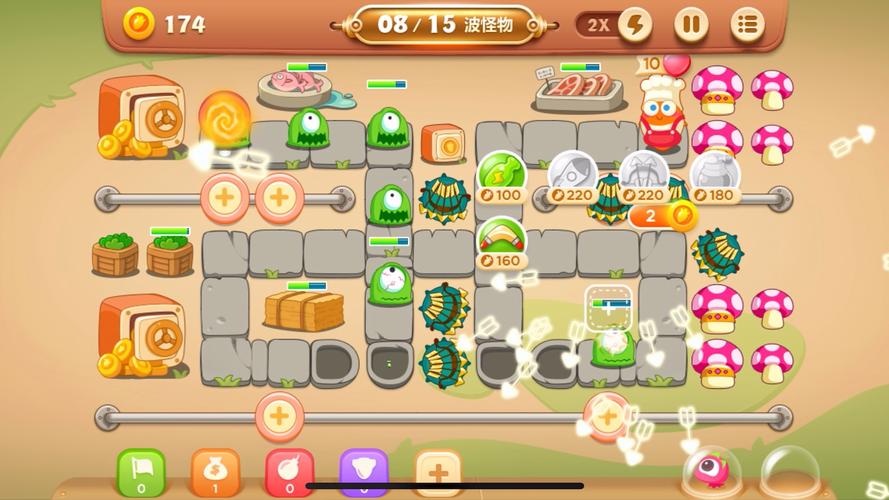This screenshot has height=500, width=889.
Task: Select the pink creature in the dome
Action: [x=713, y=471]
